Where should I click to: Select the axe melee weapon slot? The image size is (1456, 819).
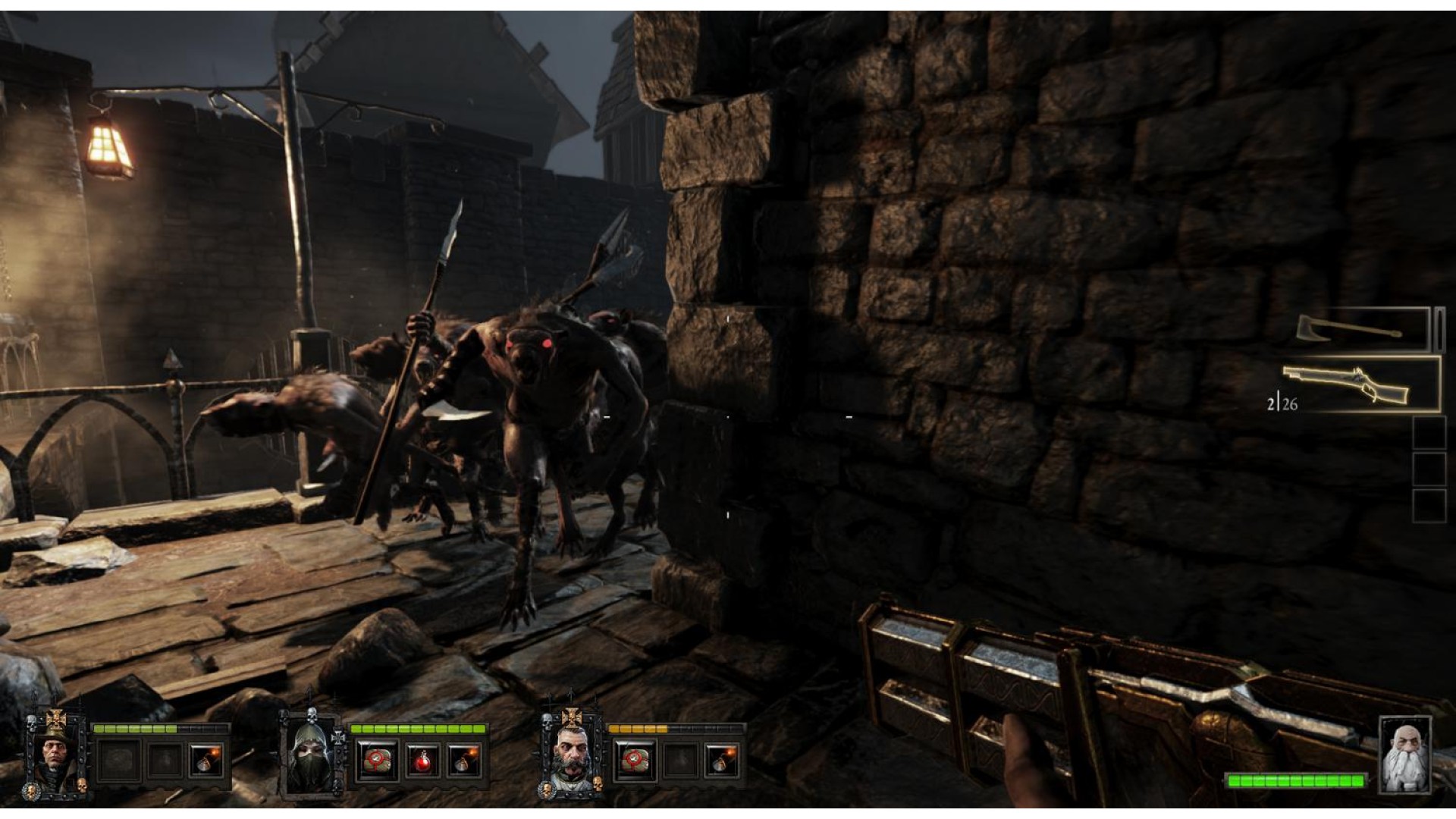(x=1361, y=329)
